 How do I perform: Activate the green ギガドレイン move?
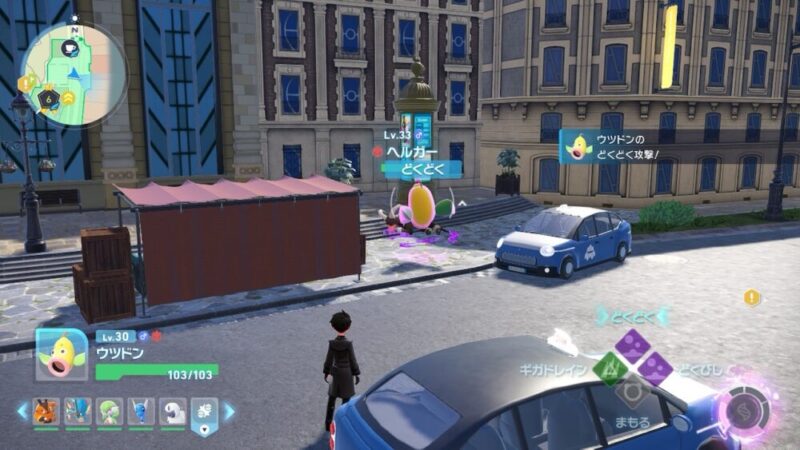[610, 369]
